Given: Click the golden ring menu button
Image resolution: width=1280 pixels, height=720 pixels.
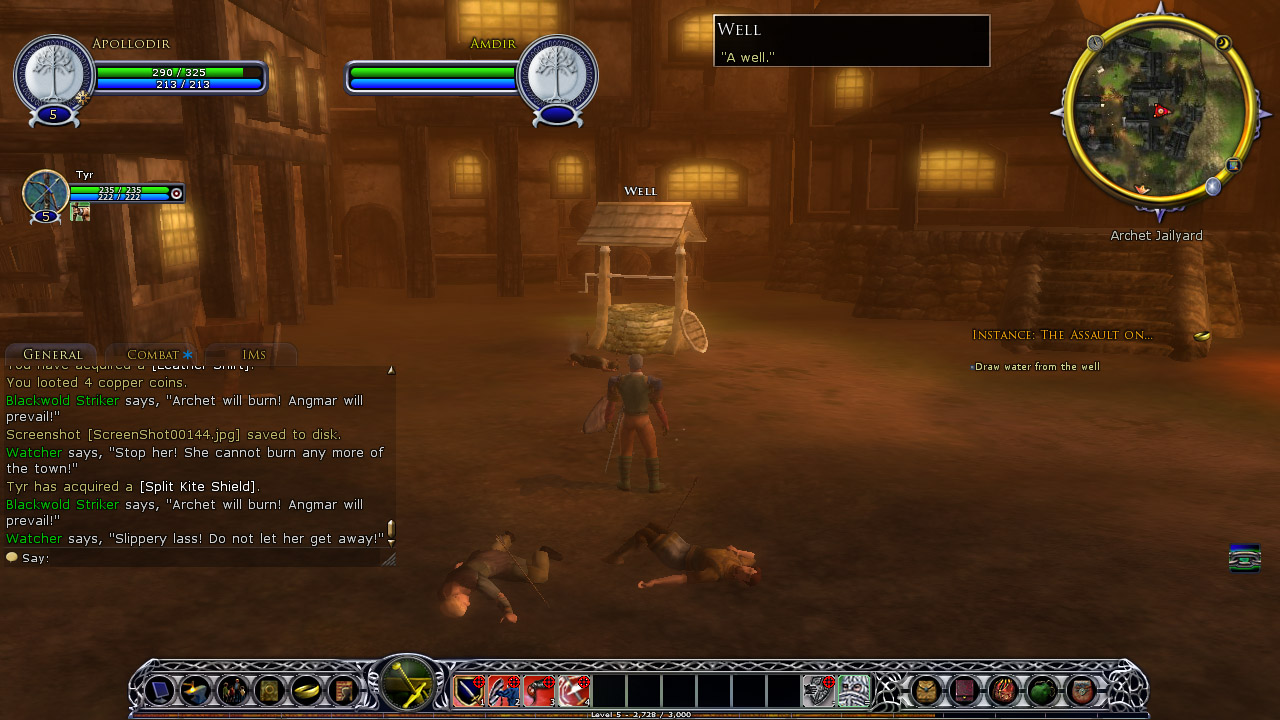Looking at the screenshot, I should 306,690.
